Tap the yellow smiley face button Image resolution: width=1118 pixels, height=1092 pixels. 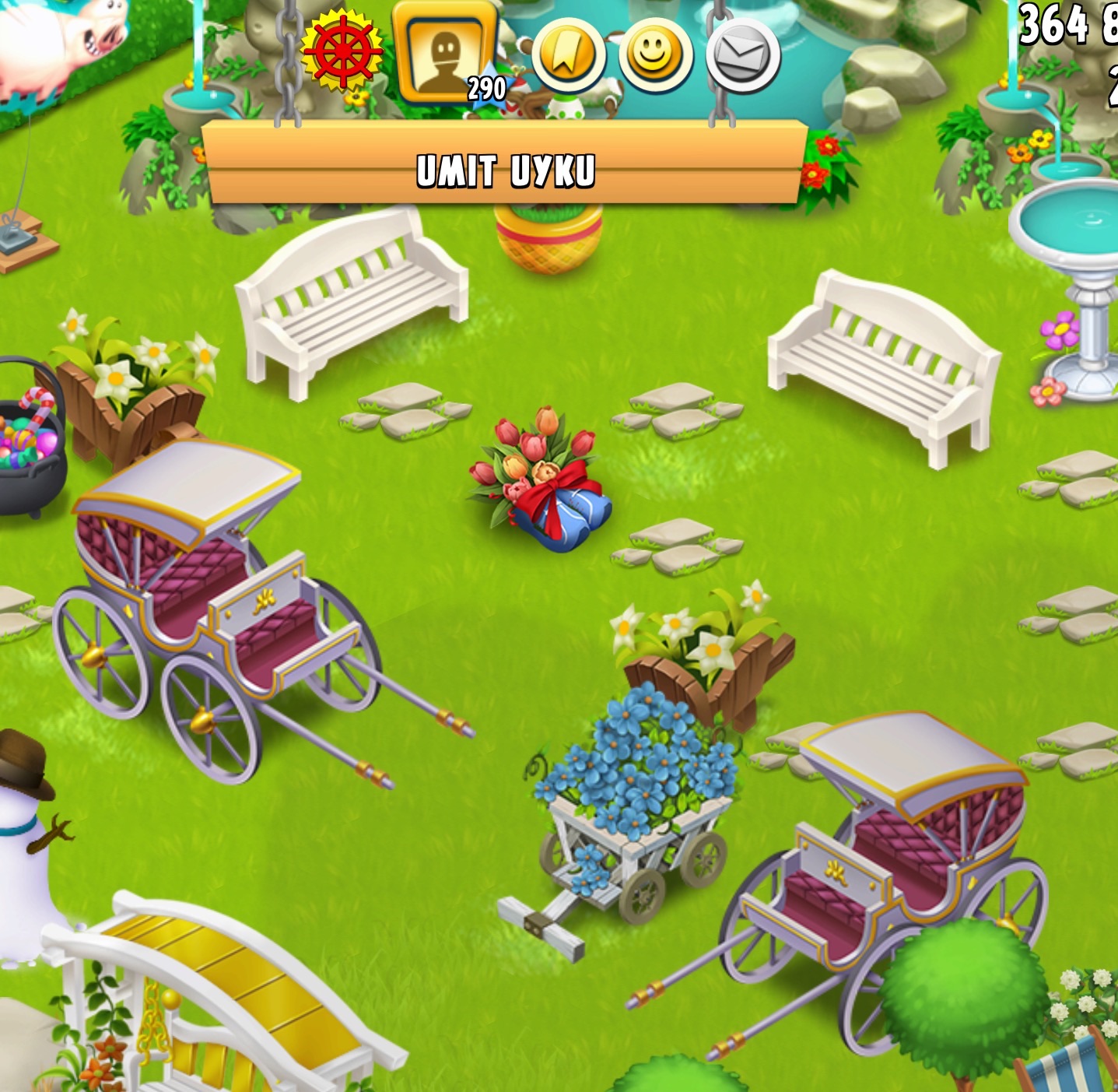pyautogui.click(x=655, y=55)
